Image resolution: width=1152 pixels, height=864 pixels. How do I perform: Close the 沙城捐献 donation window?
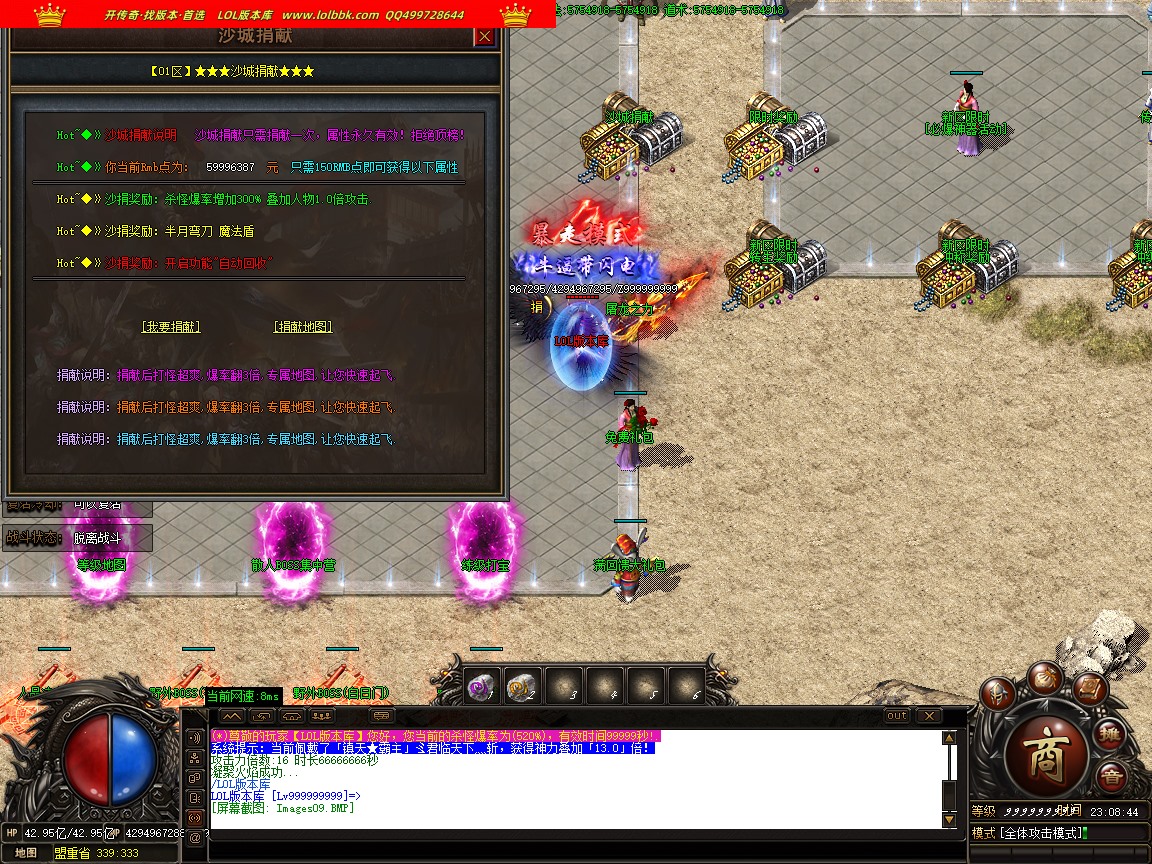click(x=485, y=37)
